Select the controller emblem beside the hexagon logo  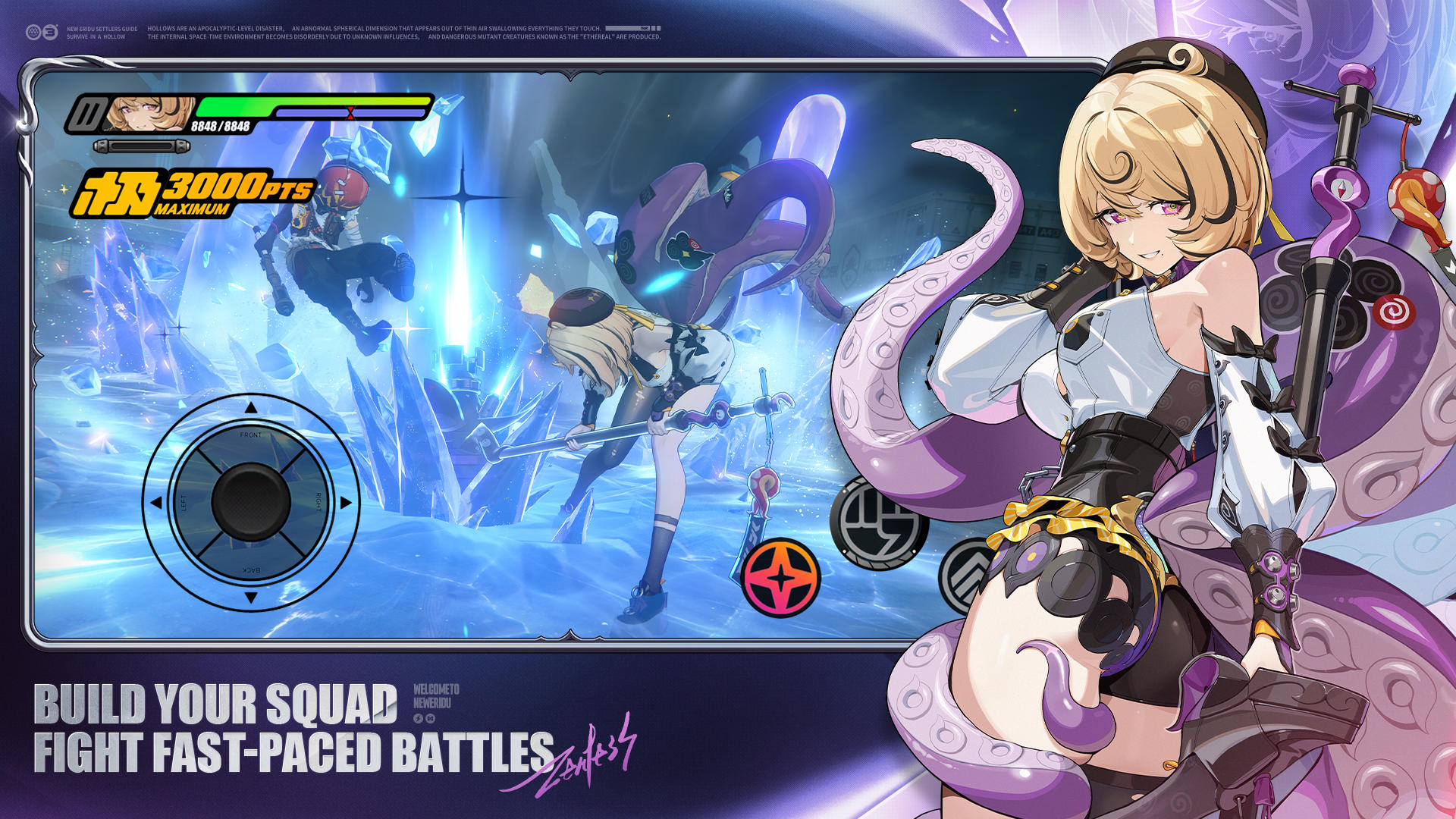click(x=49, y=31)
